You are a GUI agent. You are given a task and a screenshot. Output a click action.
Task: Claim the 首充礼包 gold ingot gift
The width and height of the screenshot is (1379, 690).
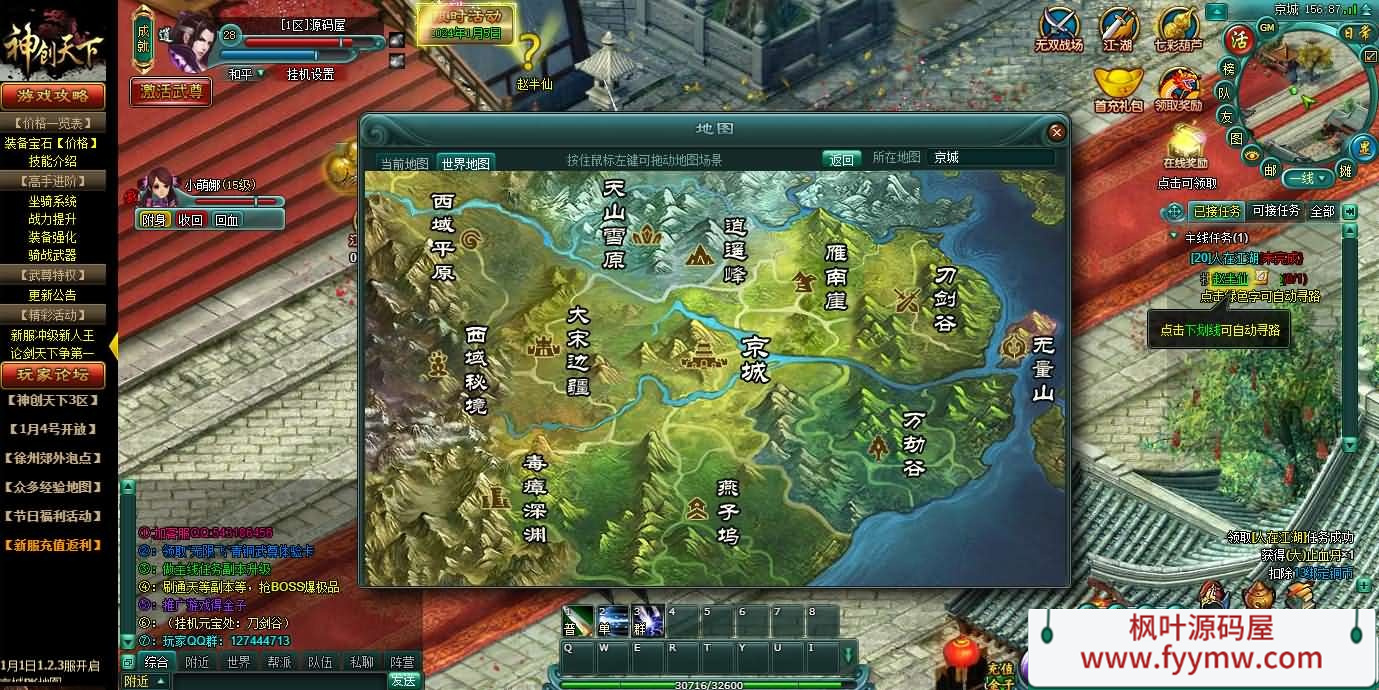coord(1118,88)
